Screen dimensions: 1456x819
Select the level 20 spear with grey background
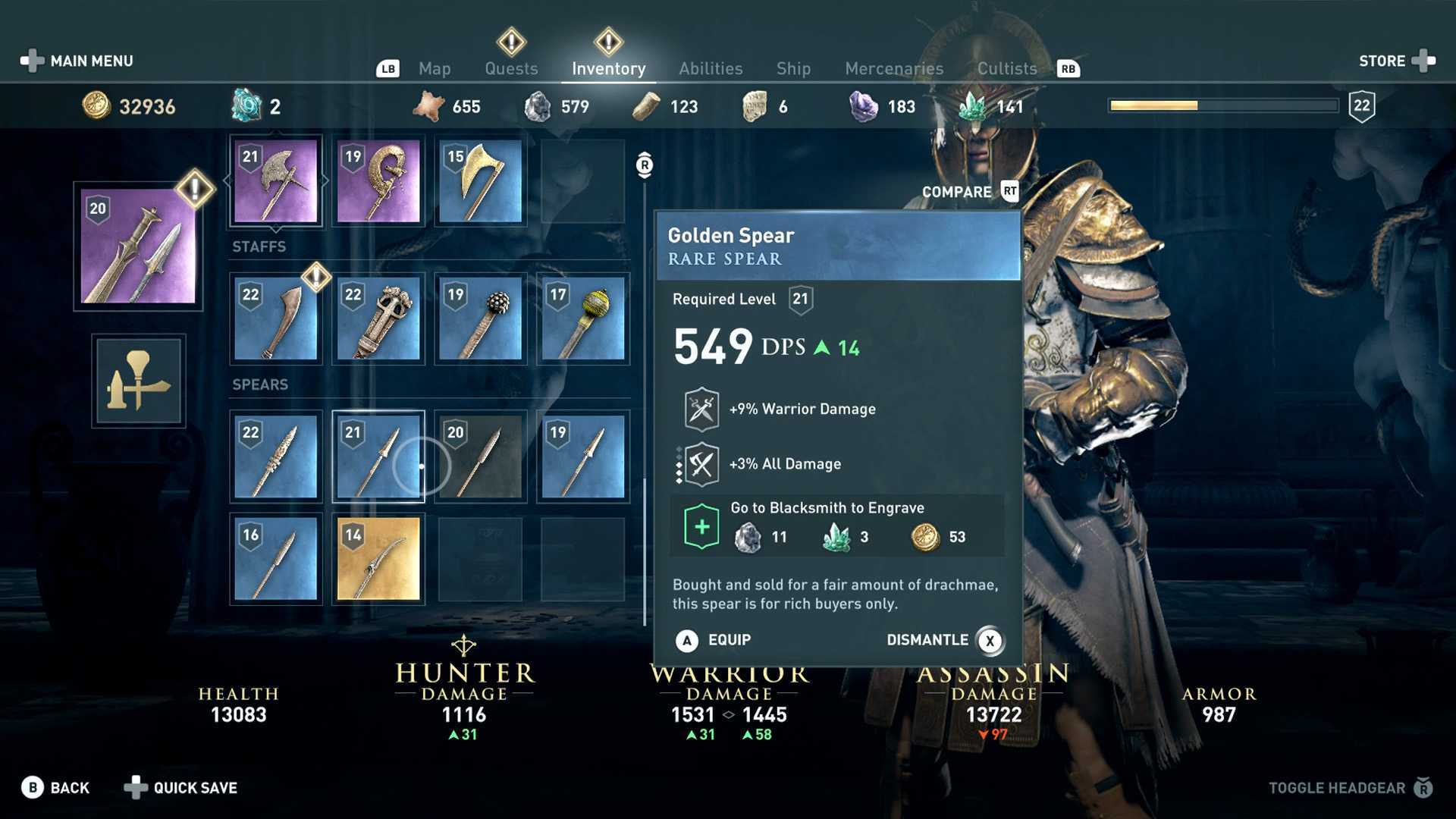[x=481, y=457]
